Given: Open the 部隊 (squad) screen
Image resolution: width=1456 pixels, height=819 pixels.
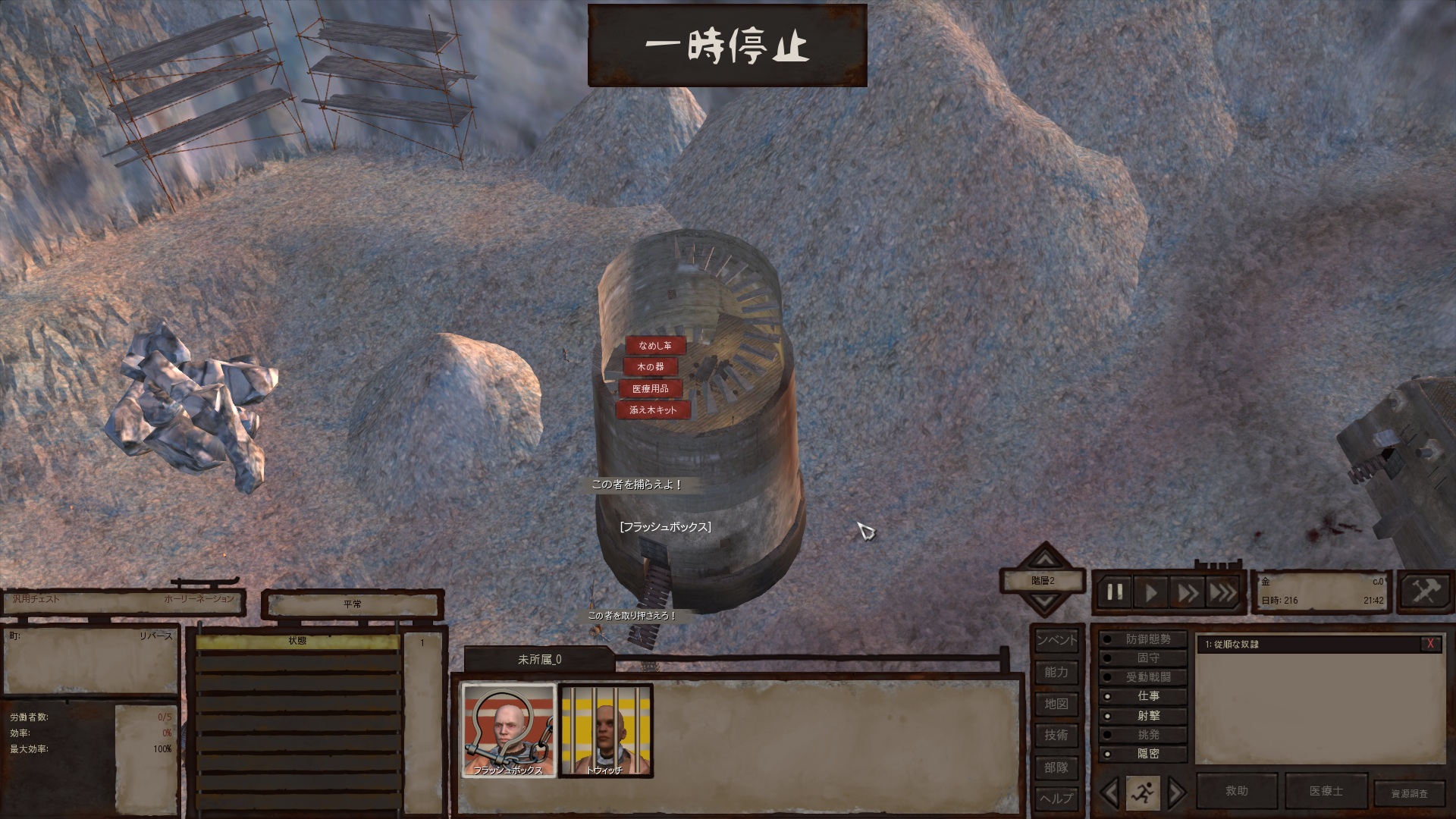Looking at the screenshot, I should [1056, 767].
